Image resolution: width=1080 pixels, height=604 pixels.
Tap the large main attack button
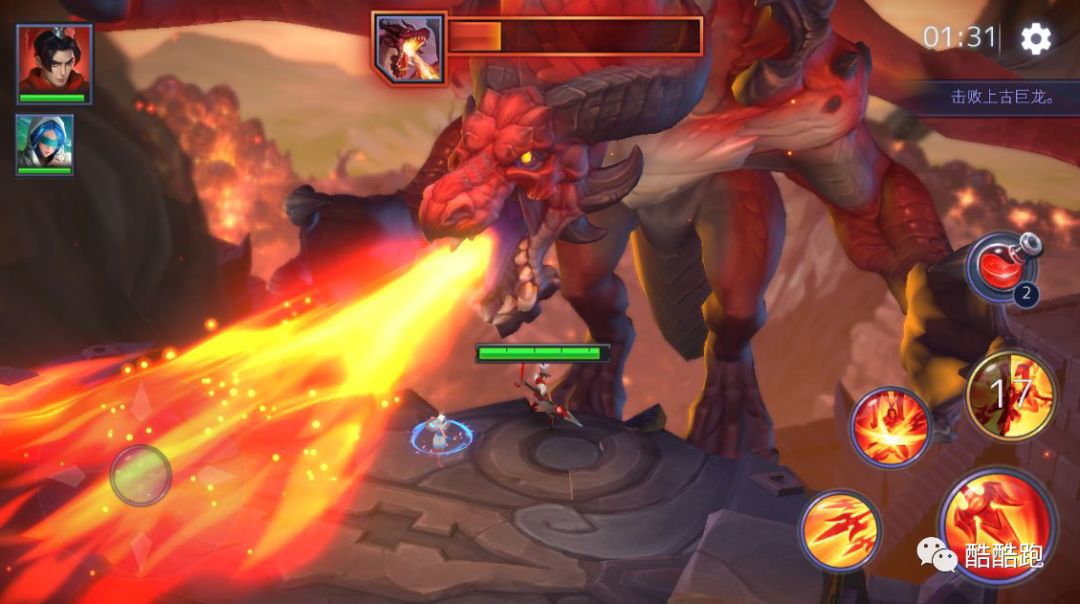point(997,524)
